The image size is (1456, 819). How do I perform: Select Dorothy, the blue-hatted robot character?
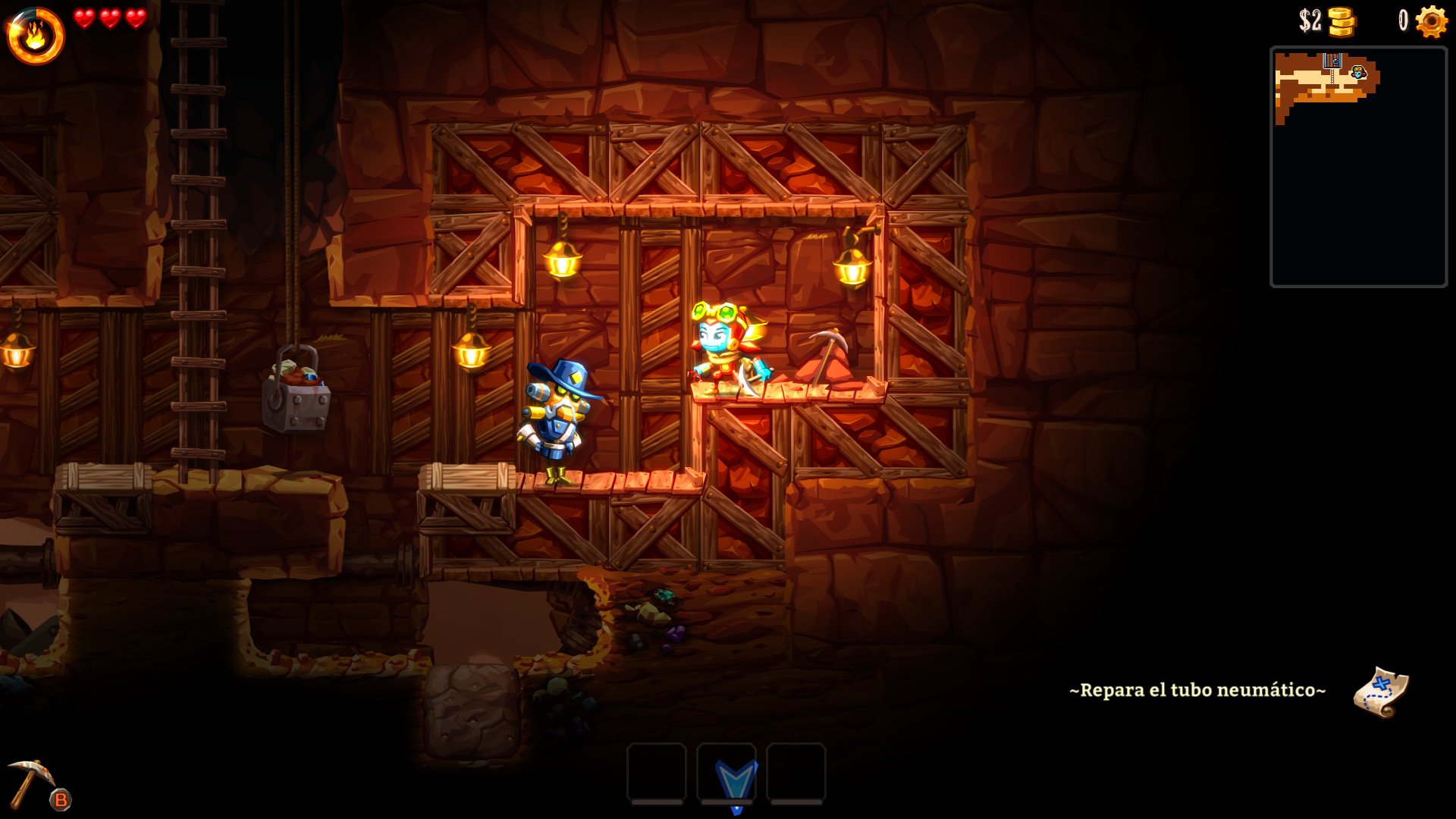[x=557, y=417]
